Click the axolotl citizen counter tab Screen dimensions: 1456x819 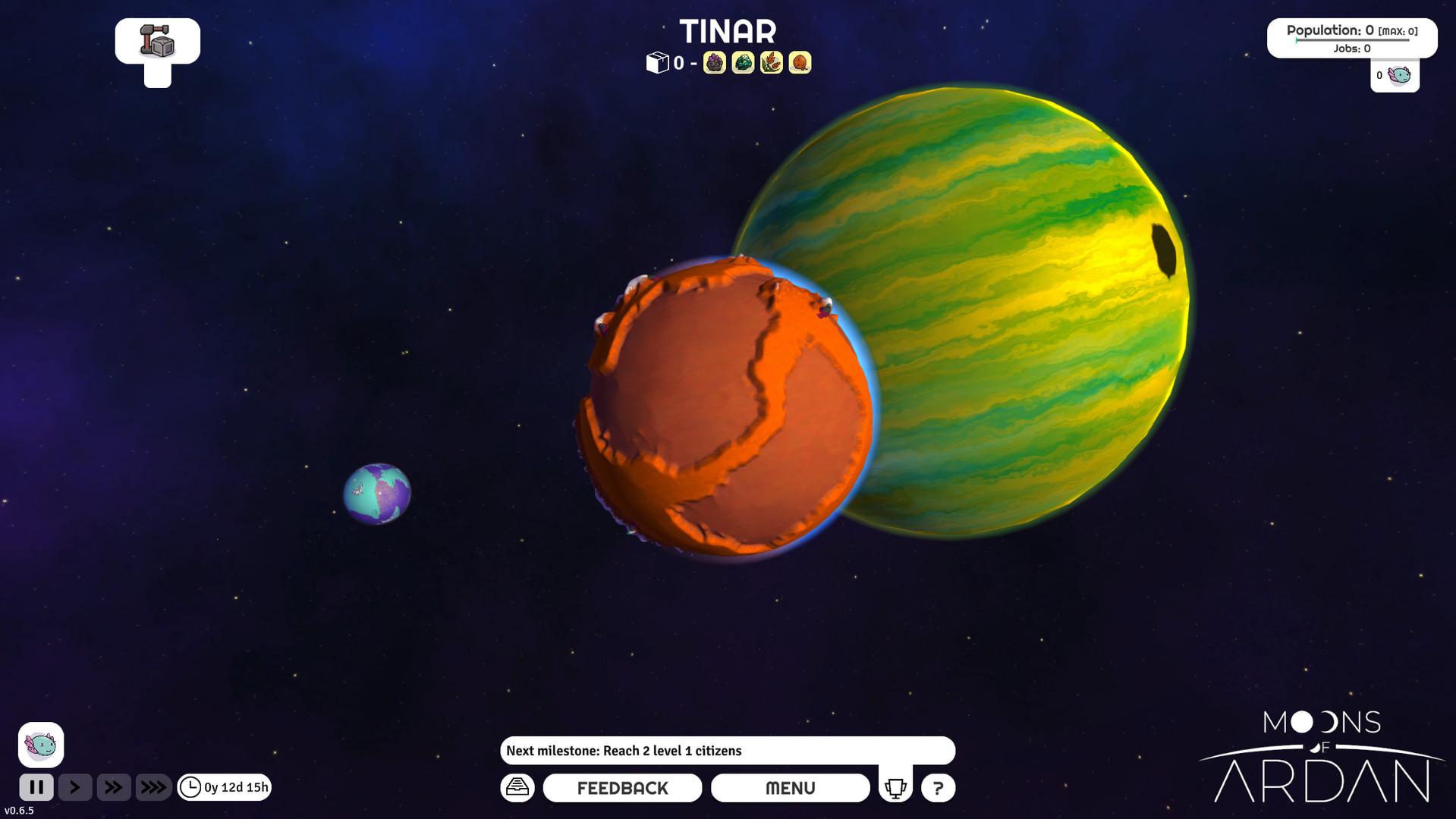[x=1395, y=76]
